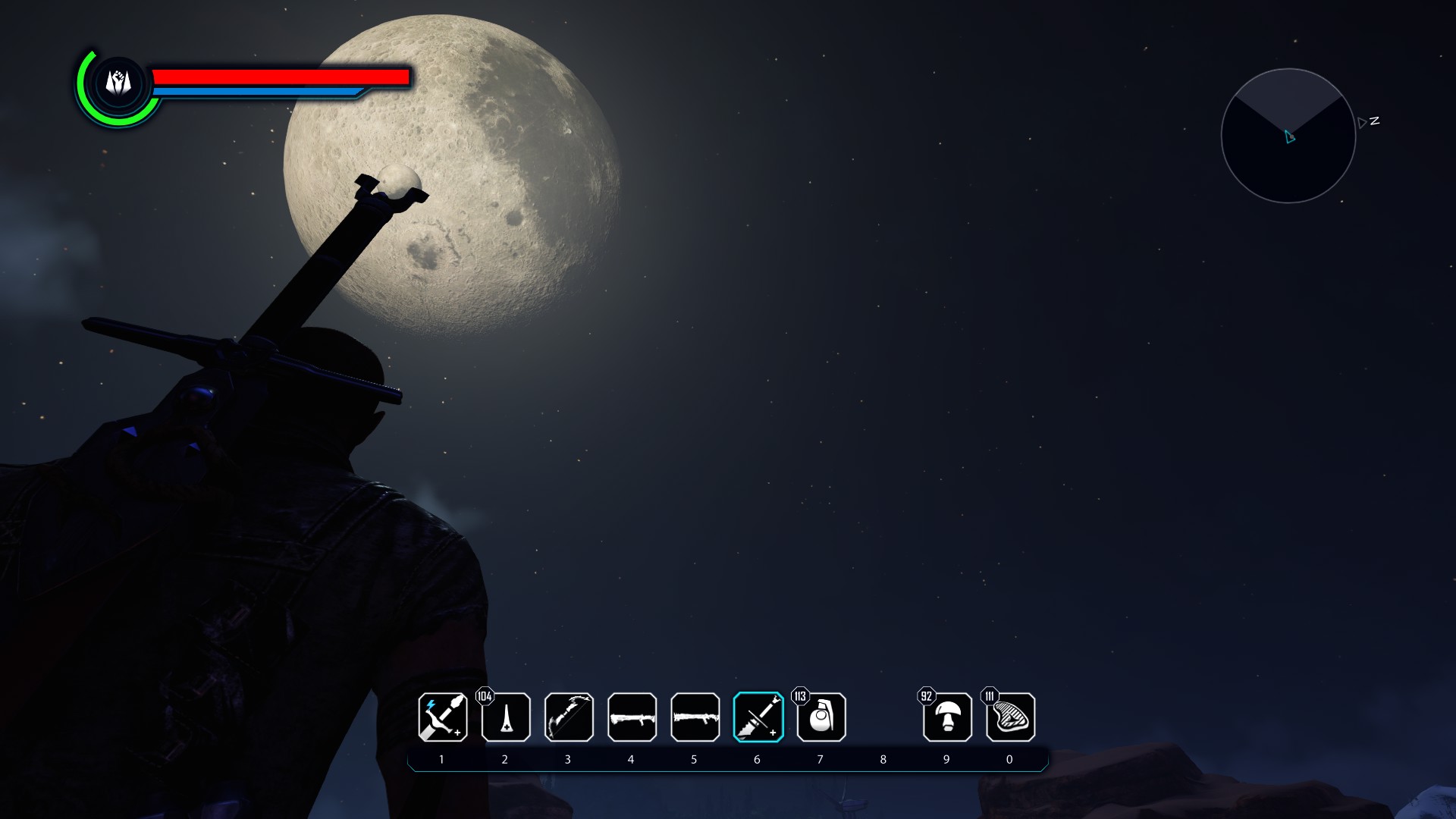Equip the bow from hotbar slot 3
Image resolution: width=1456 pixels, height=819 pixels.
click(x=569, y=718)
